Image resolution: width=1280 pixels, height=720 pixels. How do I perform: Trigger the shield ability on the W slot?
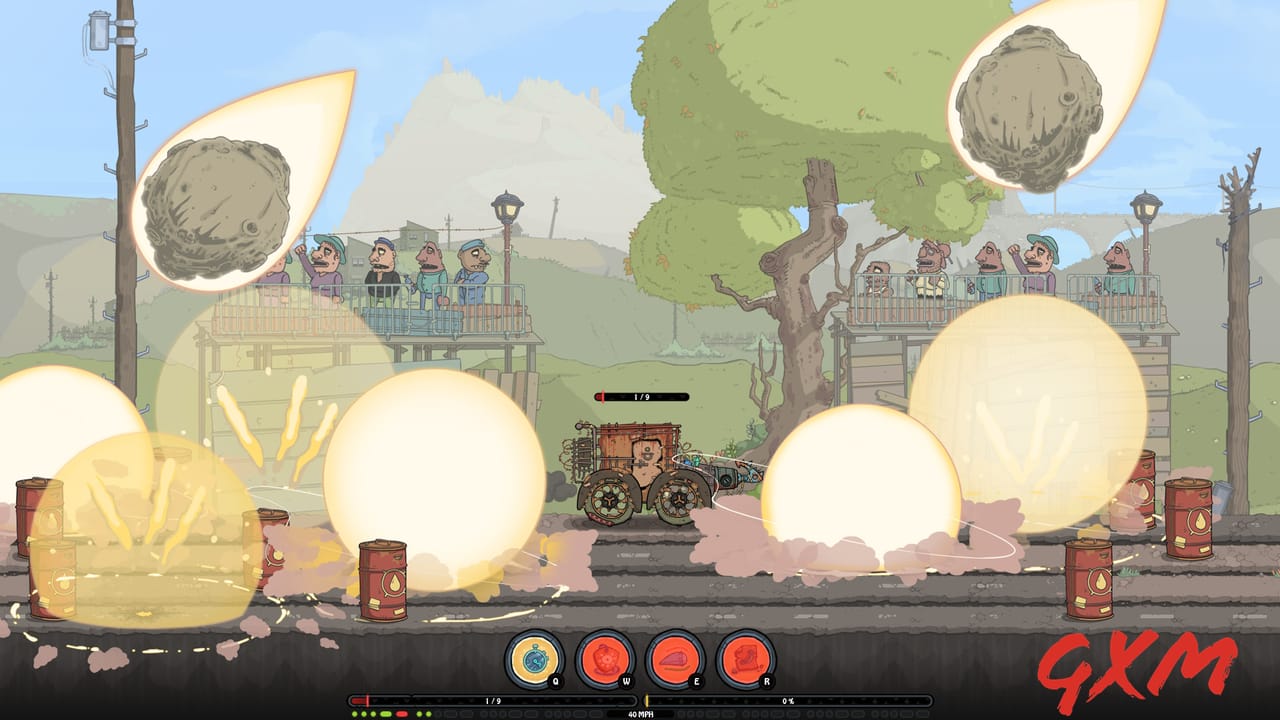[x=604, y=660]
